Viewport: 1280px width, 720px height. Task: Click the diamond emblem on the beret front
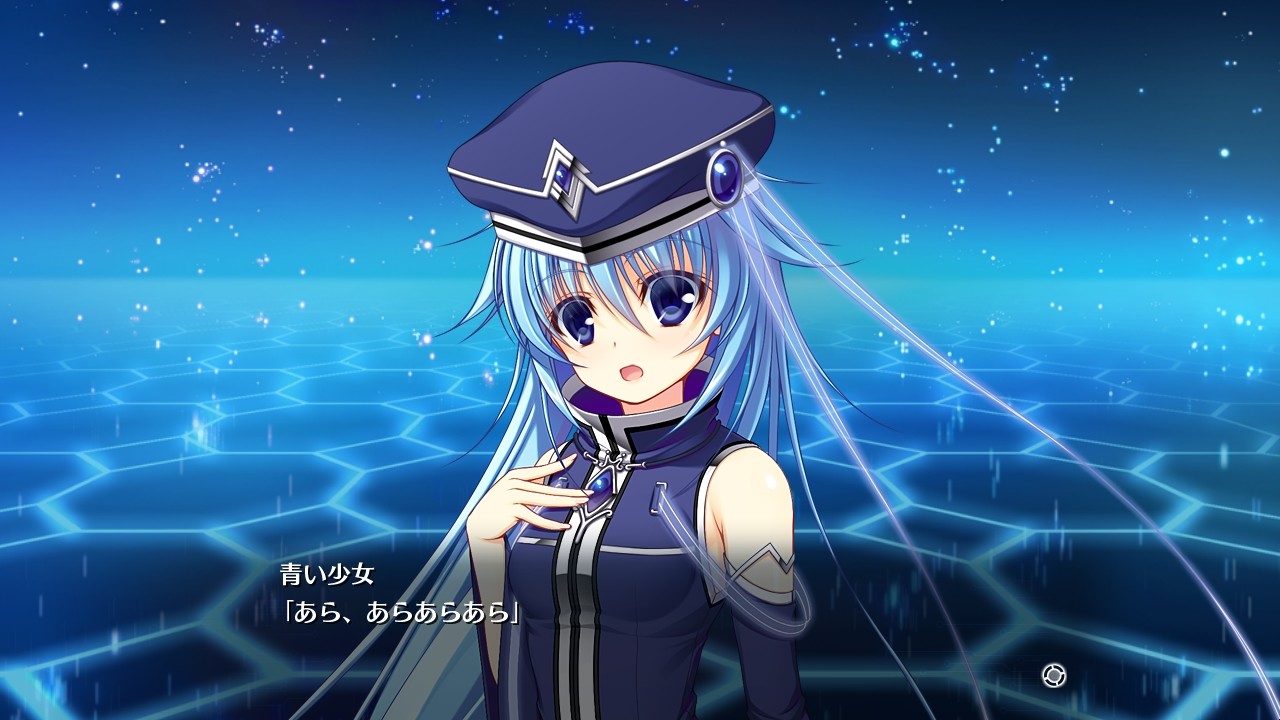[565, 175]
